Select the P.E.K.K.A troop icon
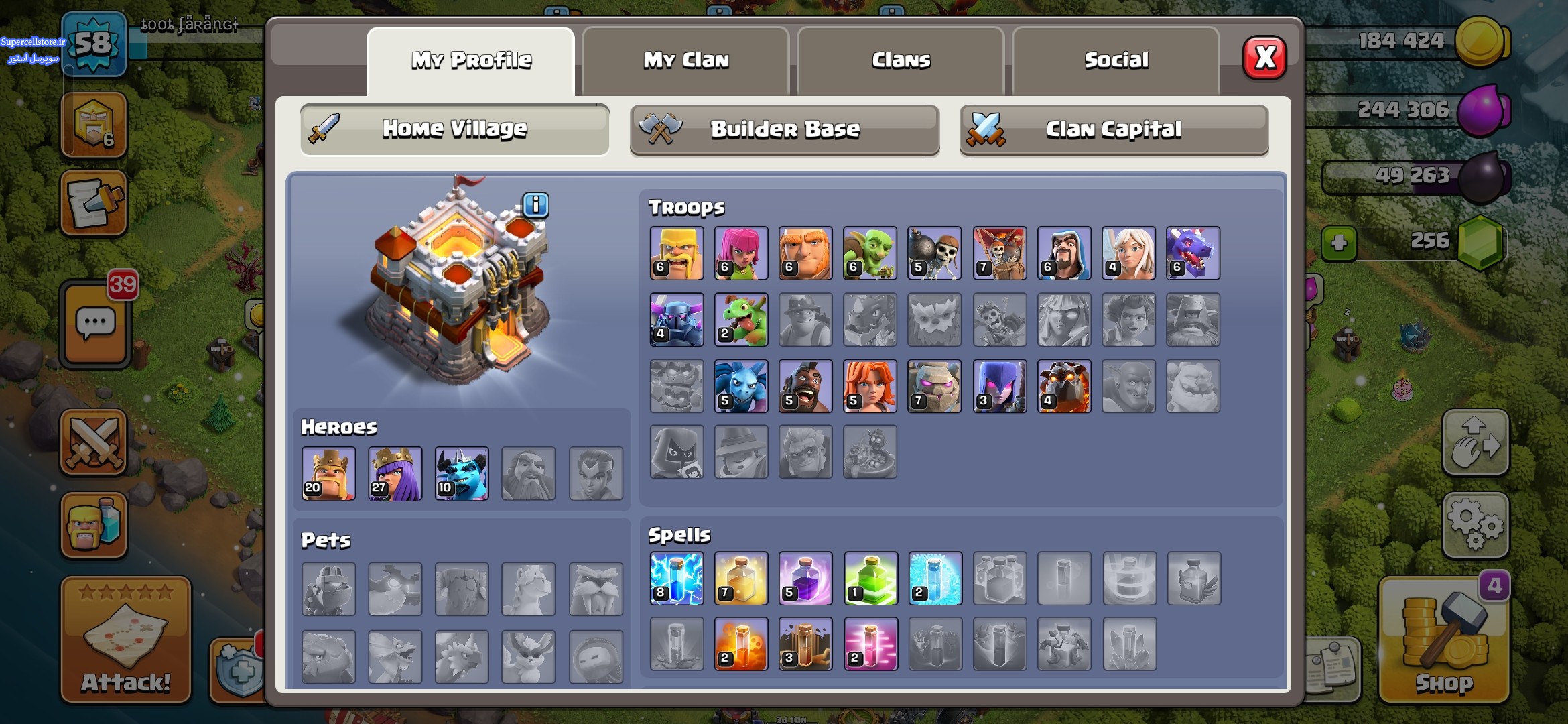The height and width of the screenshot is (724, 1568). (677, 319)
